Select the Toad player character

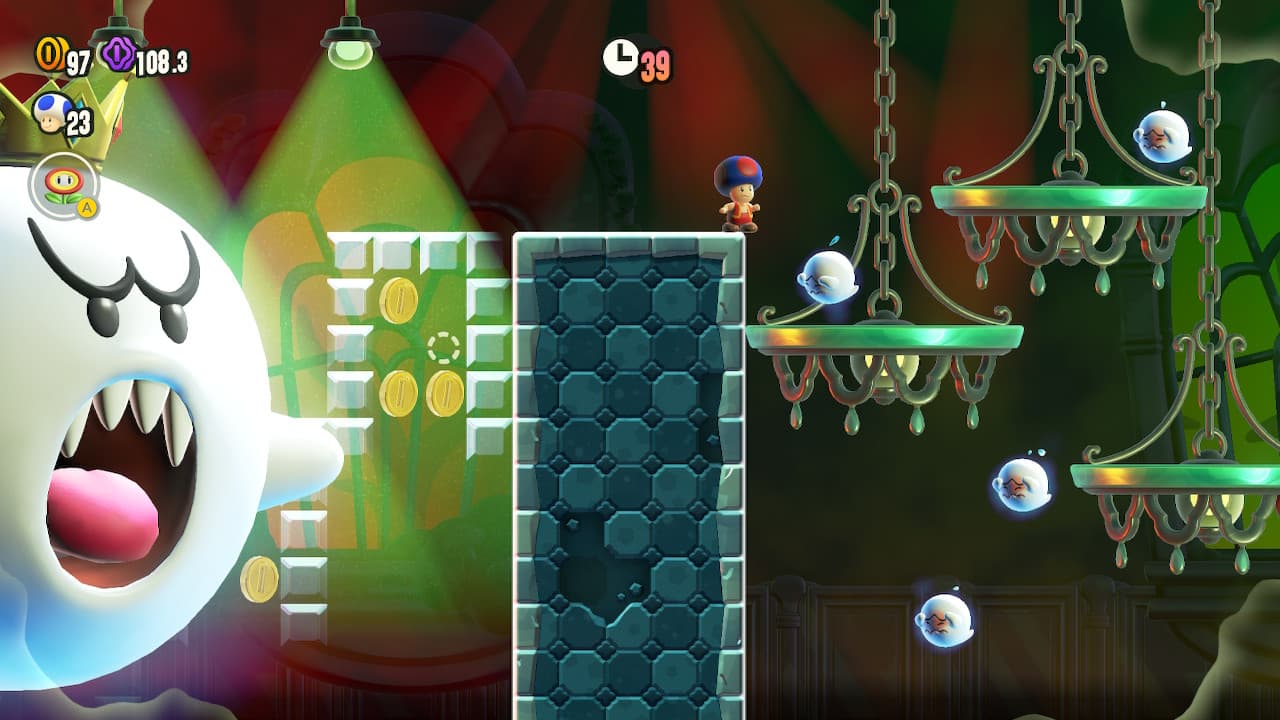pos(740,195)
